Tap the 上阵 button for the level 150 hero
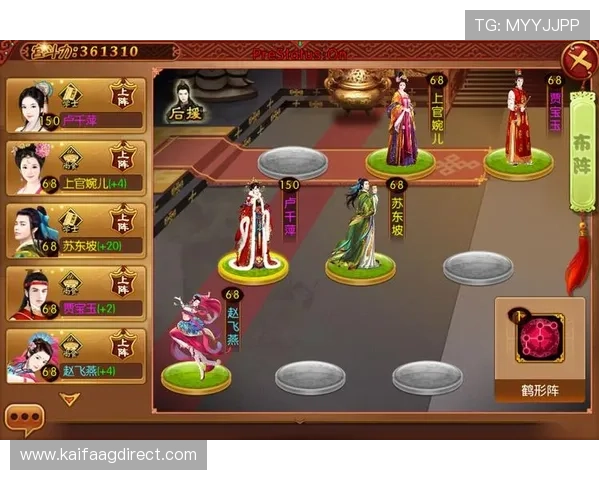The width and height of the screenshot is (600, 480). tap(124, 96)
